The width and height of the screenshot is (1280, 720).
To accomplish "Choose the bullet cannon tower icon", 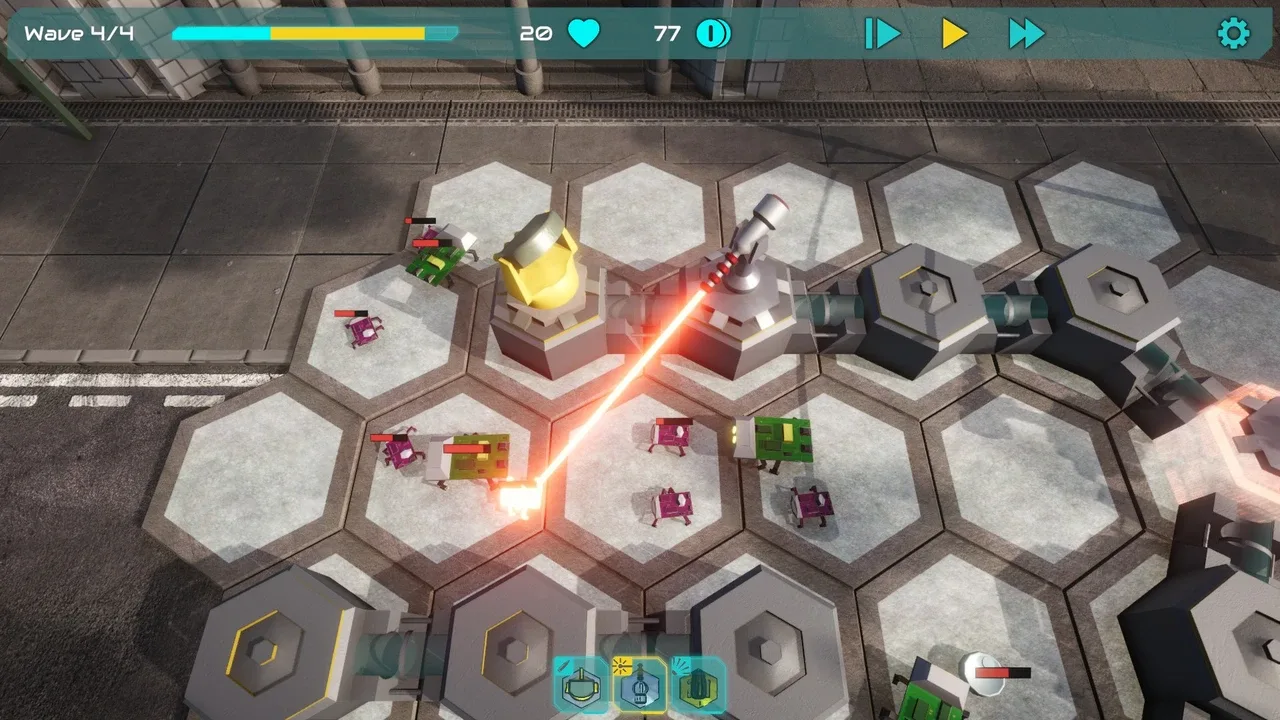I will tap(581, 686).
